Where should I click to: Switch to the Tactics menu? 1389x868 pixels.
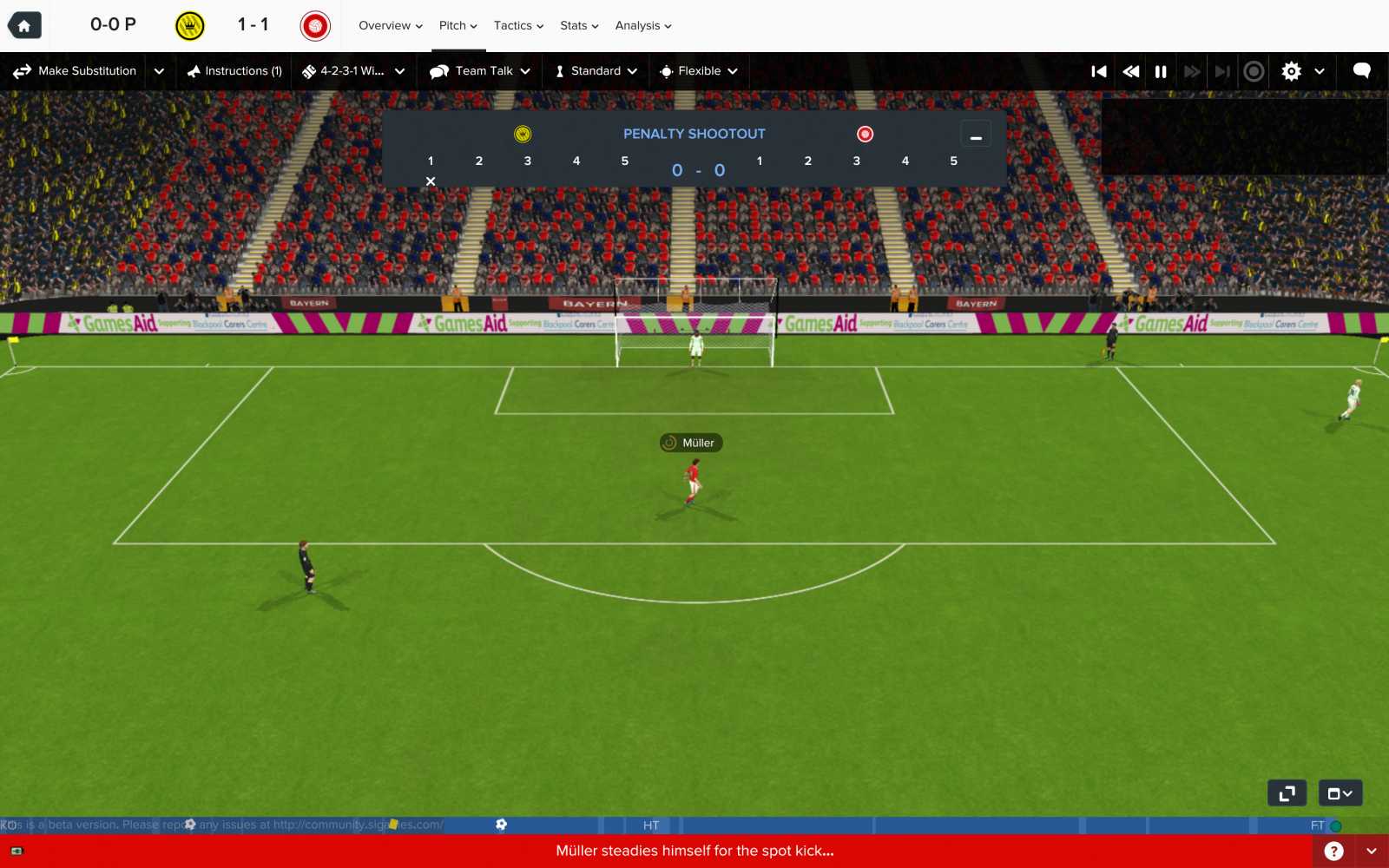pos(517,26)
